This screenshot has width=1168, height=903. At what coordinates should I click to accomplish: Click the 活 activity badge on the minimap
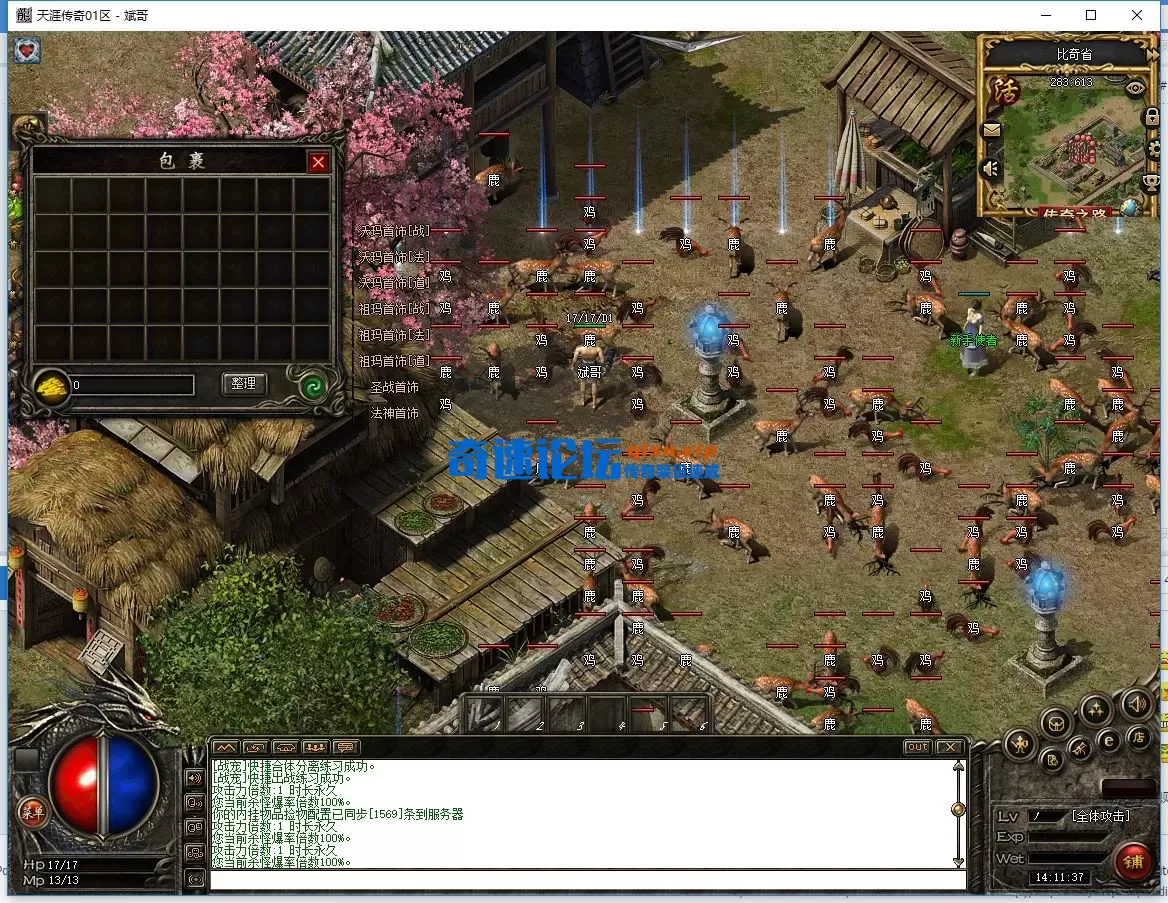1005,91
